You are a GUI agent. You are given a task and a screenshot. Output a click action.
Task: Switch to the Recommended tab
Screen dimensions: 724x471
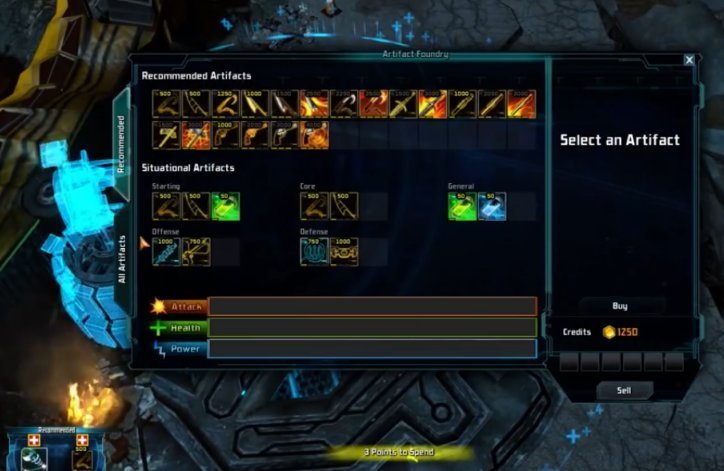pyautogui.click(x=121, y=144)
